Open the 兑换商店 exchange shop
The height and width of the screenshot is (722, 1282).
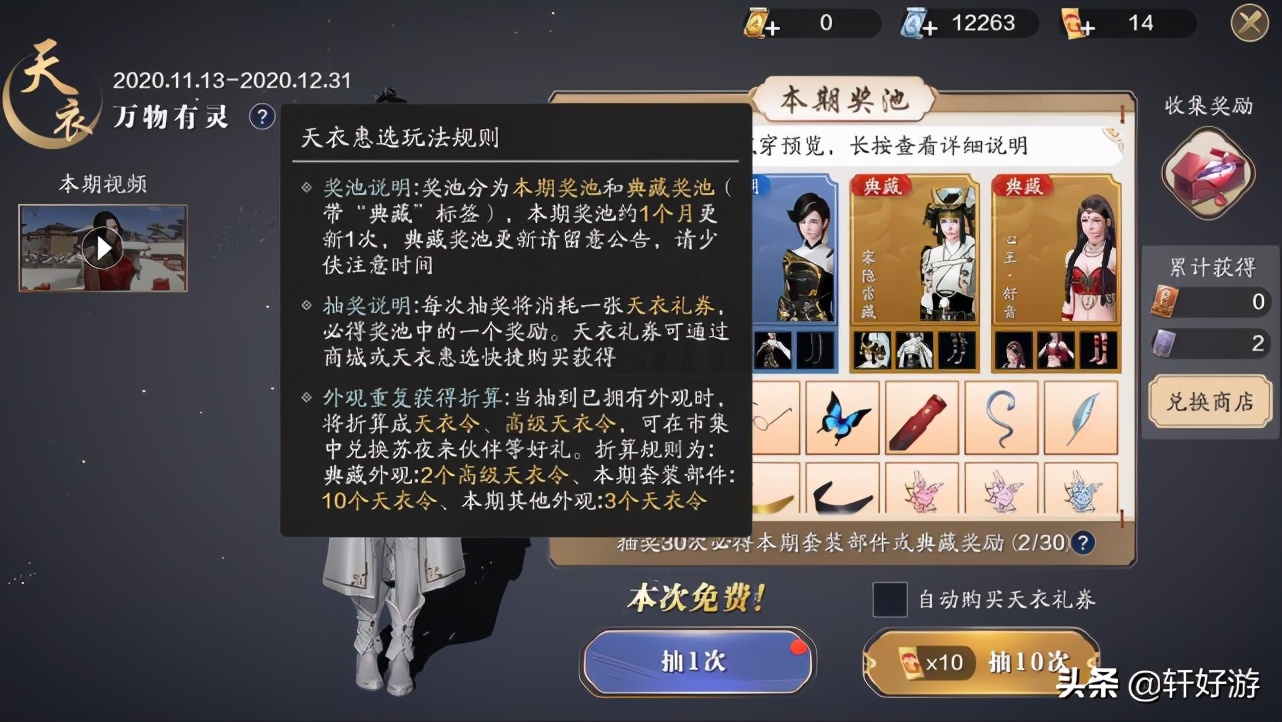coord(1209,401)
